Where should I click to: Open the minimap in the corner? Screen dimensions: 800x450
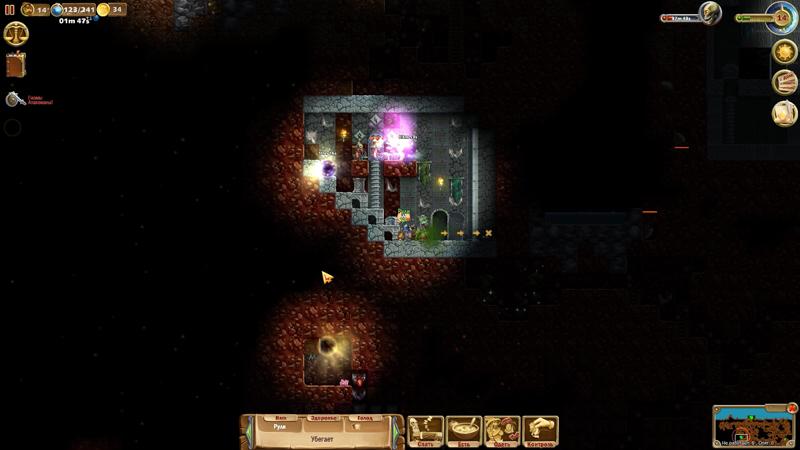pos(753,427)
